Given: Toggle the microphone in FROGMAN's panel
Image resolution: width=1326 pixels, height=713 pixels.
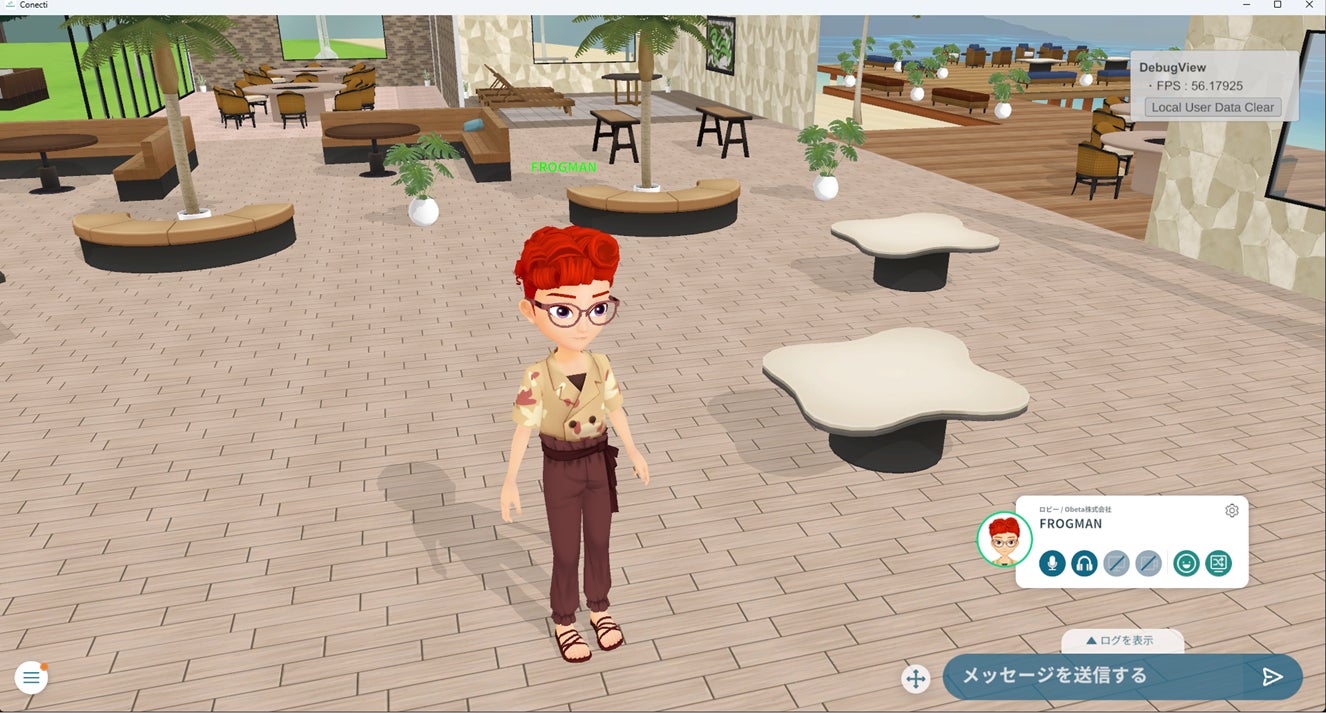Looking at the screenshot, I should pyautogui.click(x=1052, y=563).
